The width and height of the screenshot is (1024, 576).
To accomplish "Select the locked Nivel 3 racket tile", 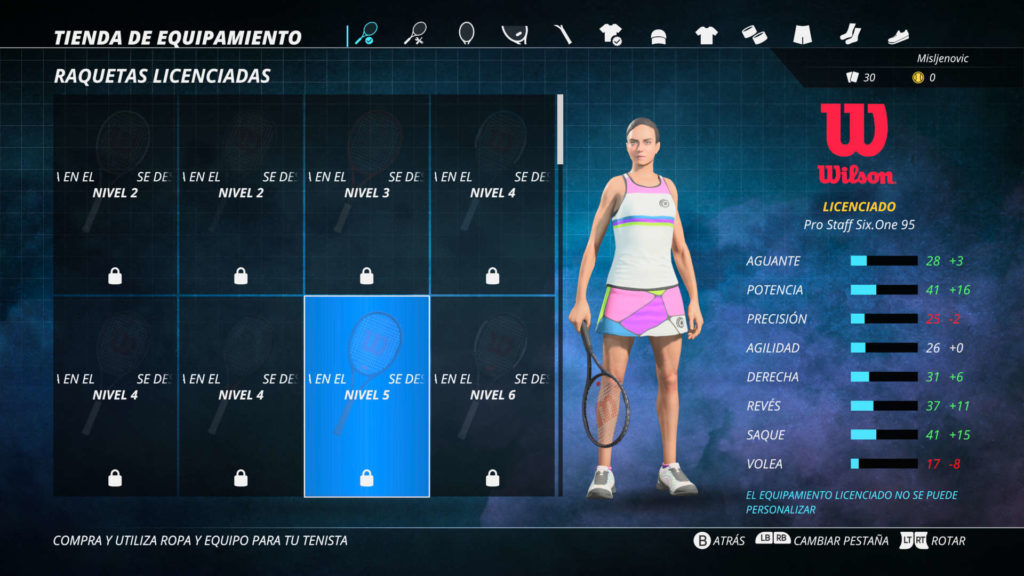I will pos(367,194).
